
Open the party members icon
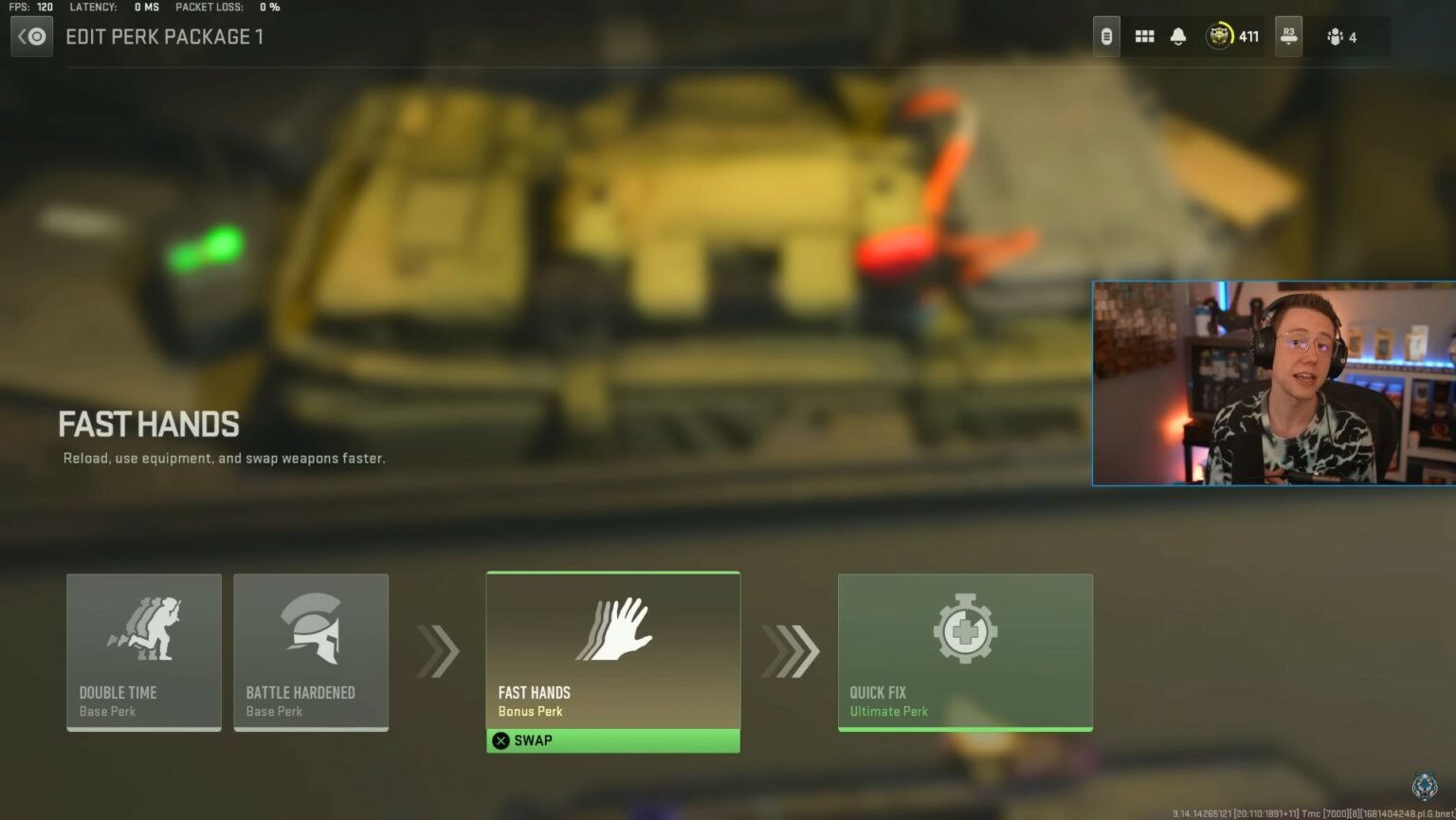[1342, 37]
